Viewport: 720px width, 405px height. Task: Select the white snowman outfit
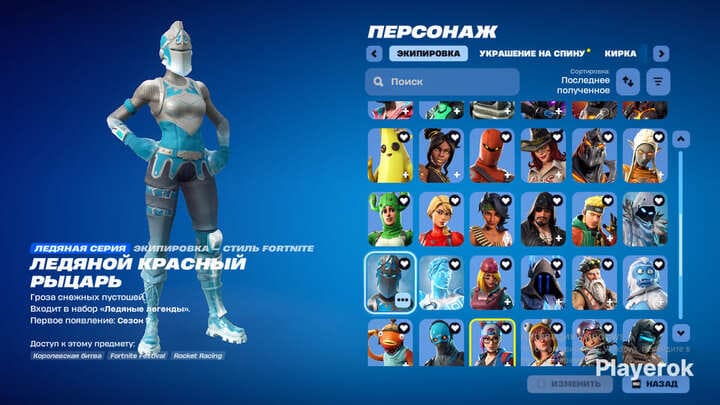point(644,283)
